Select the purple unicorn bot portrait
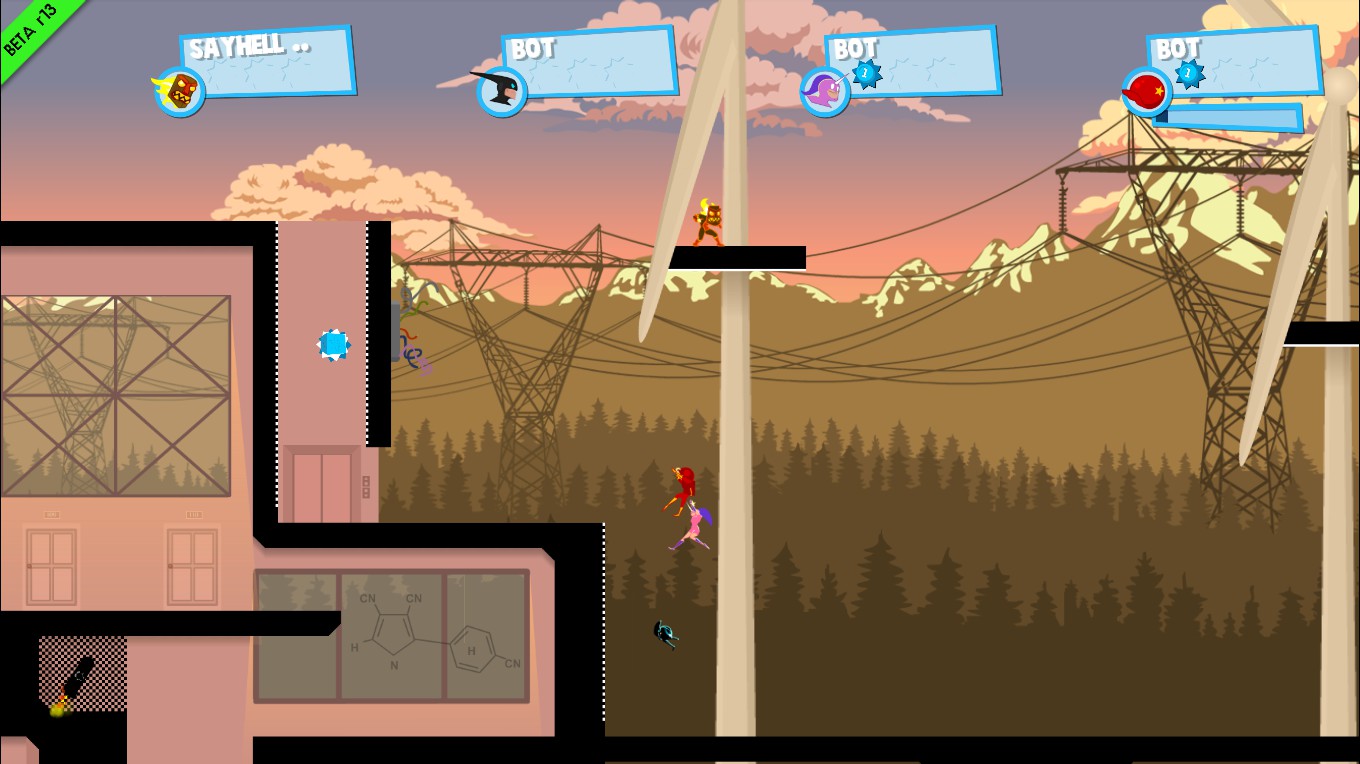 click(x=825, y=90)
